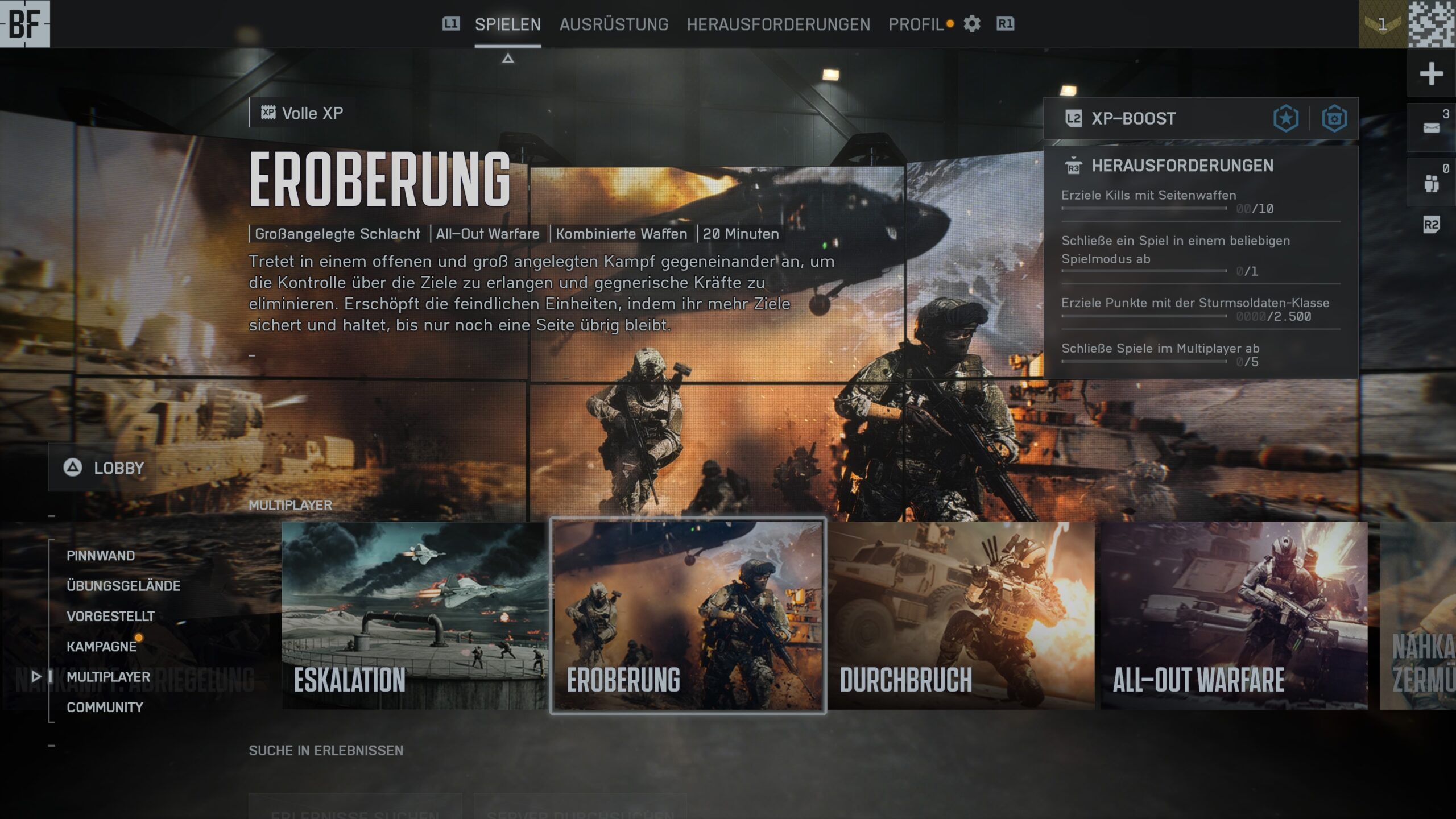Image resolution: width=1456 pixels, height=819 pixels.
Task: Select the Eroberung mode tile
Action: click(688, 615)
